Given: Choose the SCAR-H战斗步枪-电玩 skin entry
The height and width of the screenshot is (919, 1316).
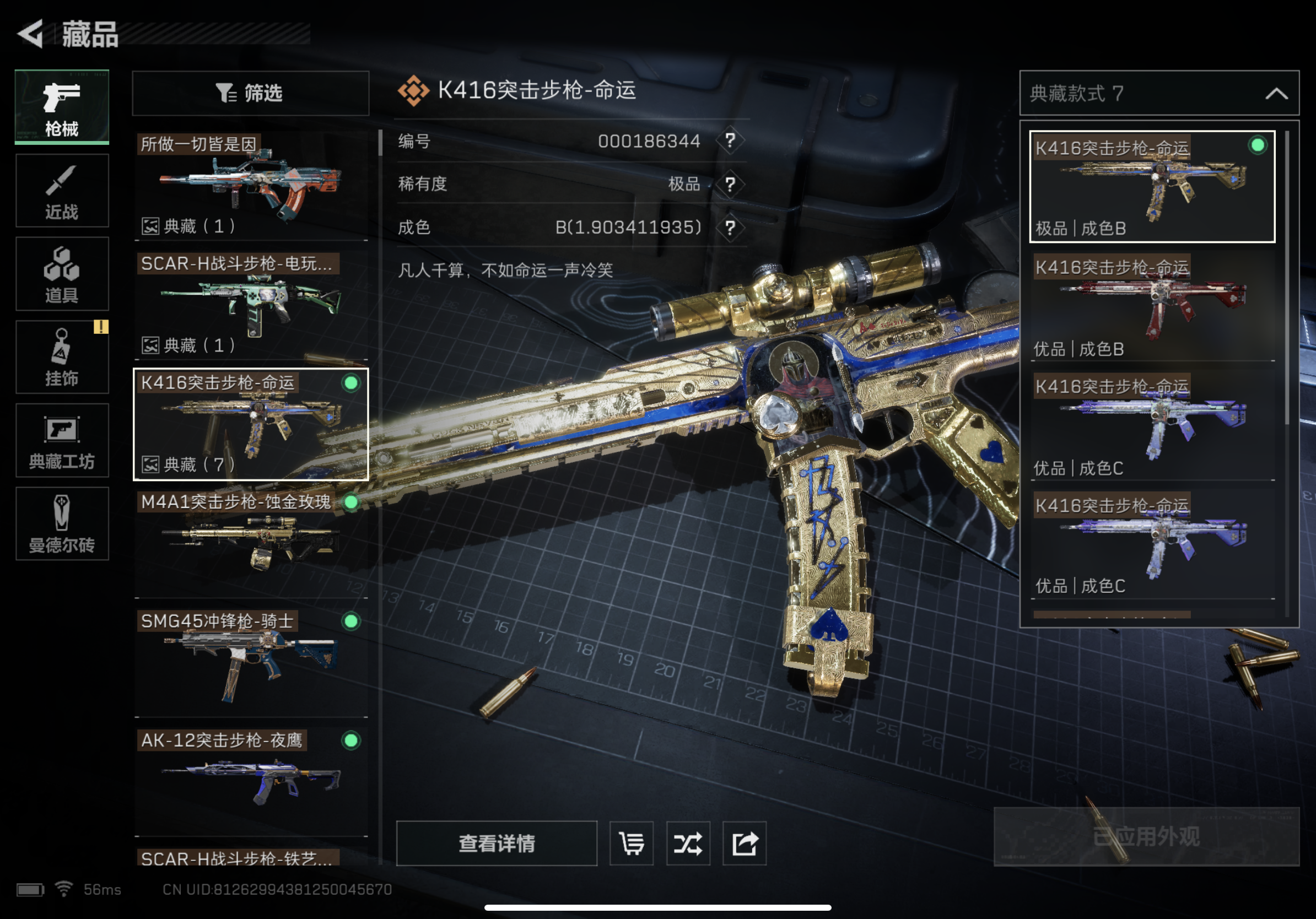Looking at the screenshot, I should pyautogui.click(x=251, y=305).
